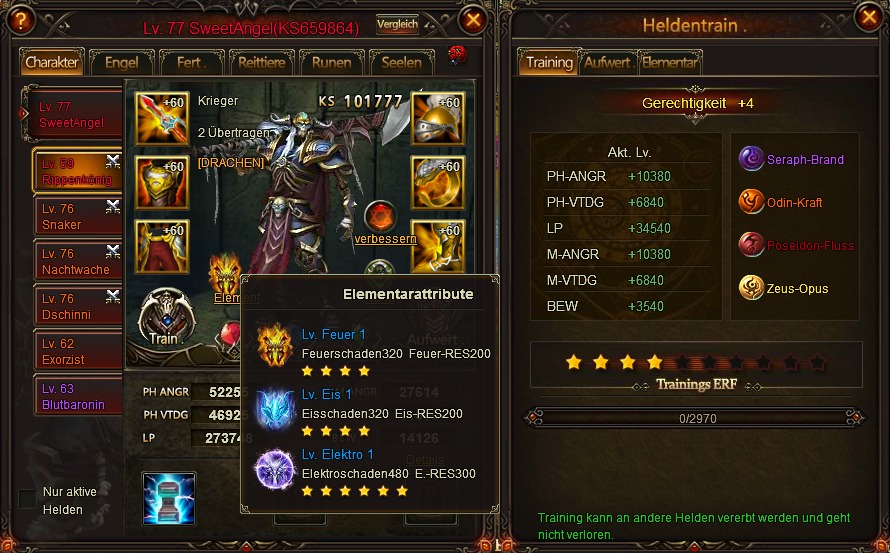Open the Elementar training tab
The height and width of the screenshot is (553, 890).
pos(669,62)
